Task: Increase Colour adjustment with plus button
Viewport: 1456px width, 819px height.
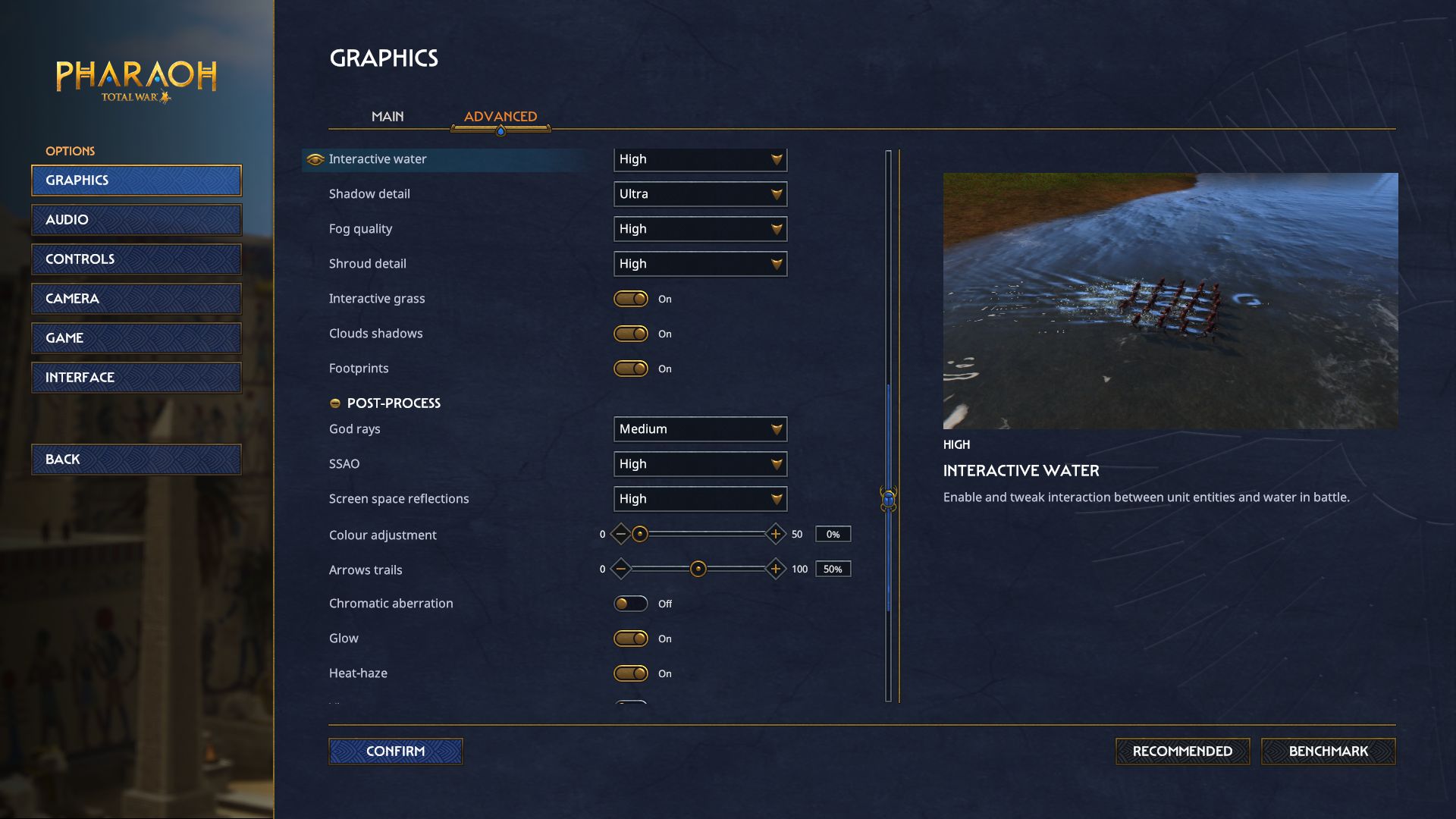Action: pyautogui.click(x=775, y=535)
